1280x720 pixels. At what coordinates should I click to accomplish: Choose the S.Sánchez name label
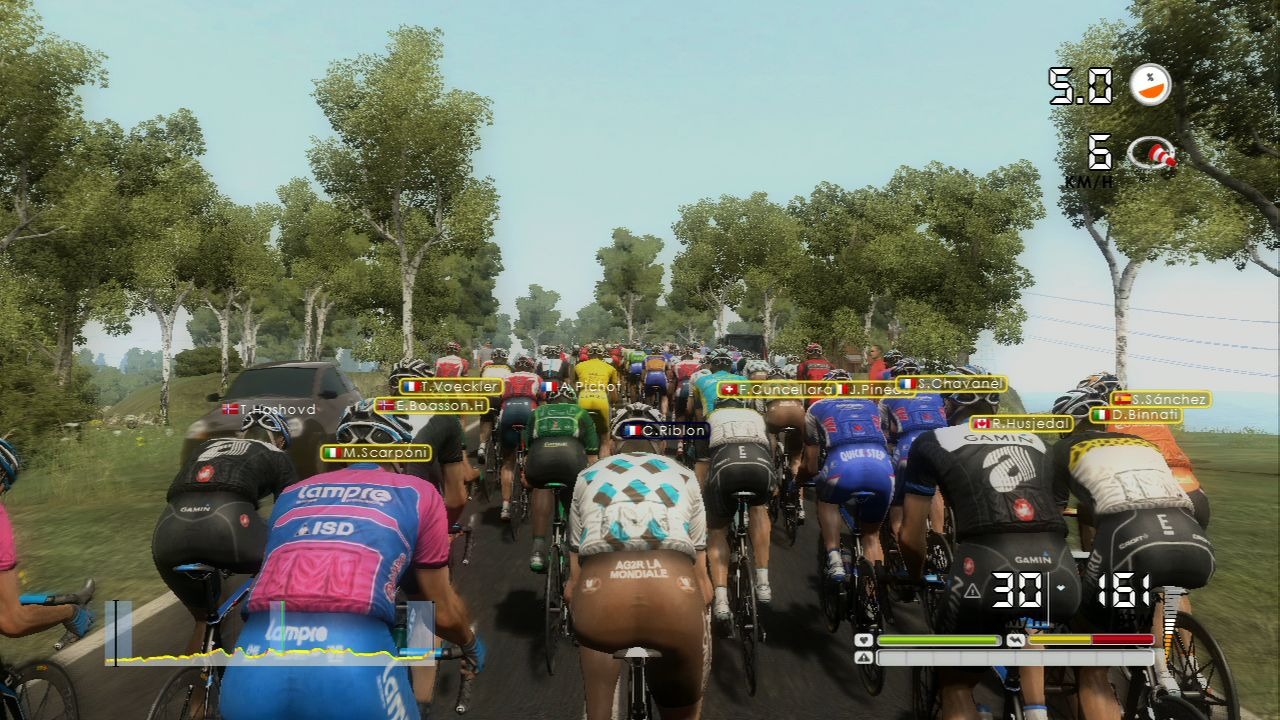[x=1160, y=399]
